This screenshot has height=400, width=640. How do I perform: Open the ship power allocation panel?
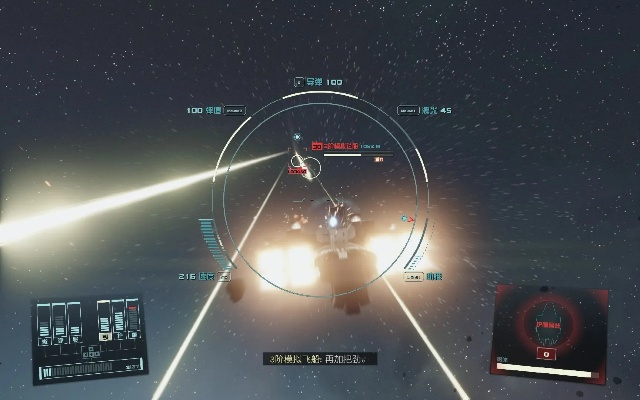click(x=90, y=334)
